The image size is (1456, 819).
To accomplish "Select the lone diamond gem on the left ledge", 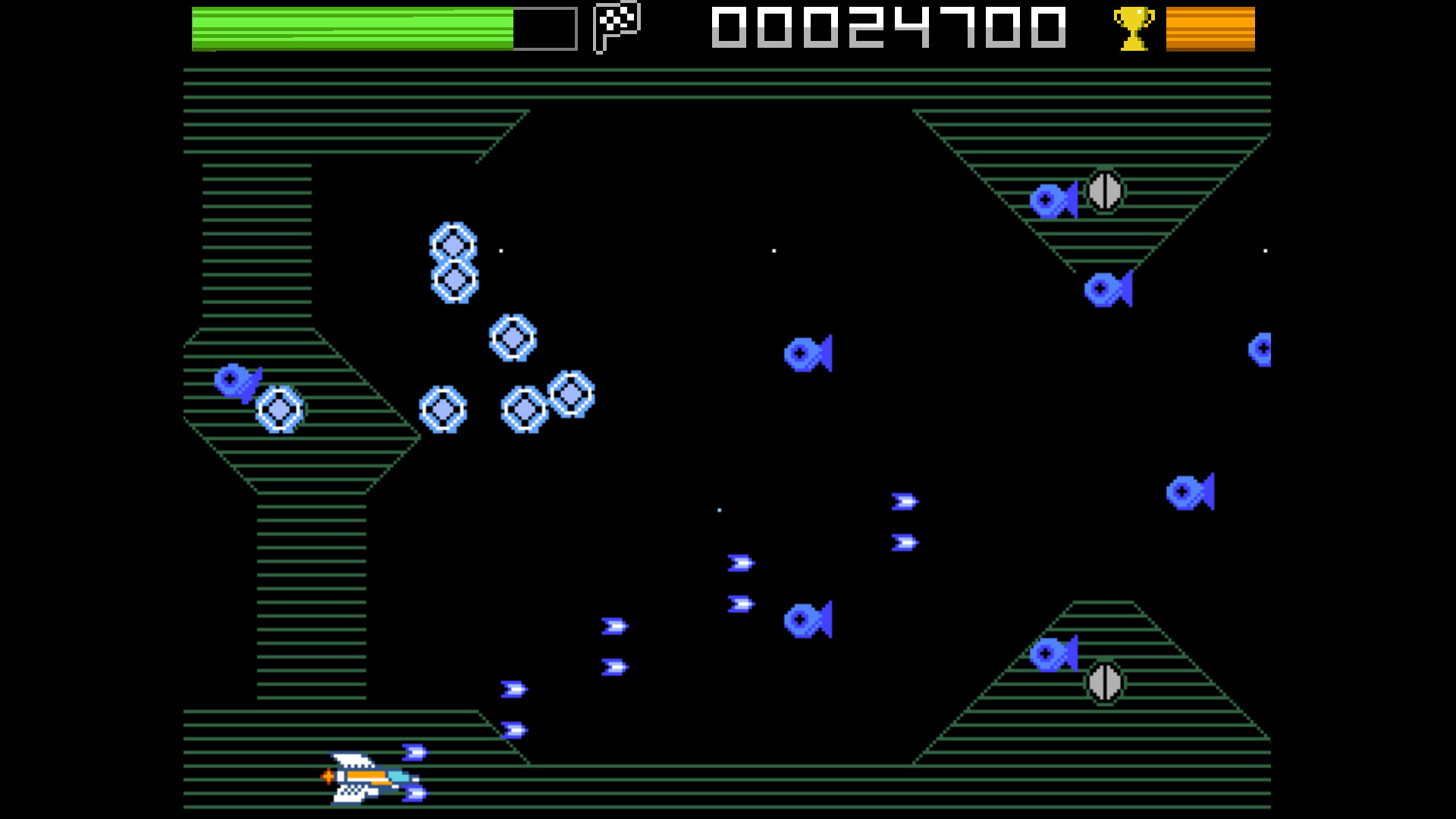I will [x=281, y=409].
